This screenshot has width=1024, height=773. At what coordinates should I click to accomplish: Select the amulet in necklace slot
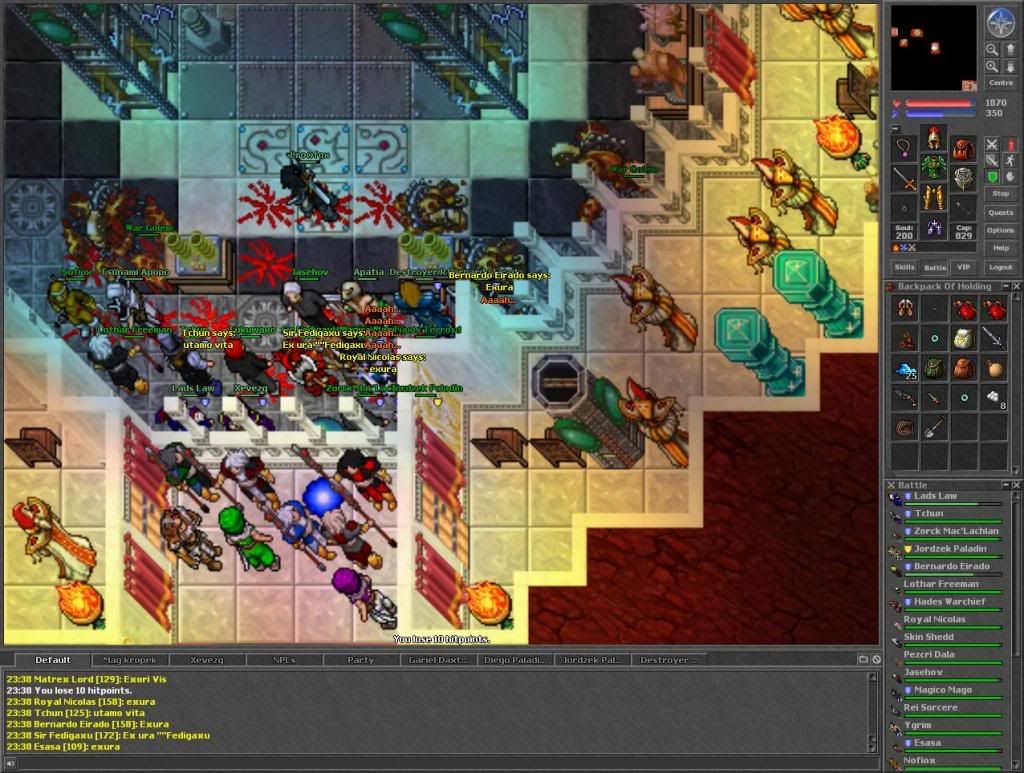905,149
